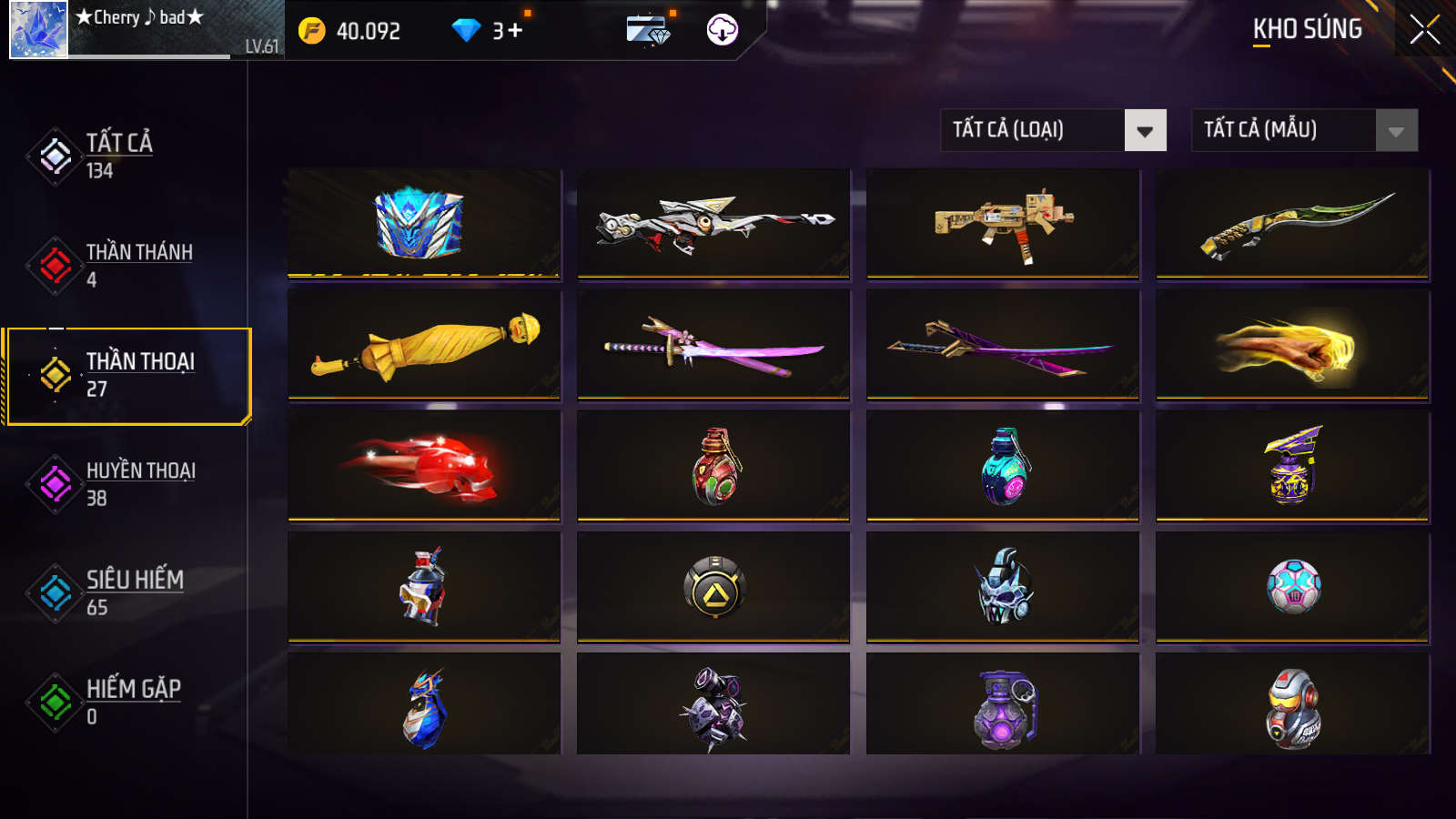Pick the pink katana skin
This screenshot has width=1456, height=819.
click(x=713, y=345)
